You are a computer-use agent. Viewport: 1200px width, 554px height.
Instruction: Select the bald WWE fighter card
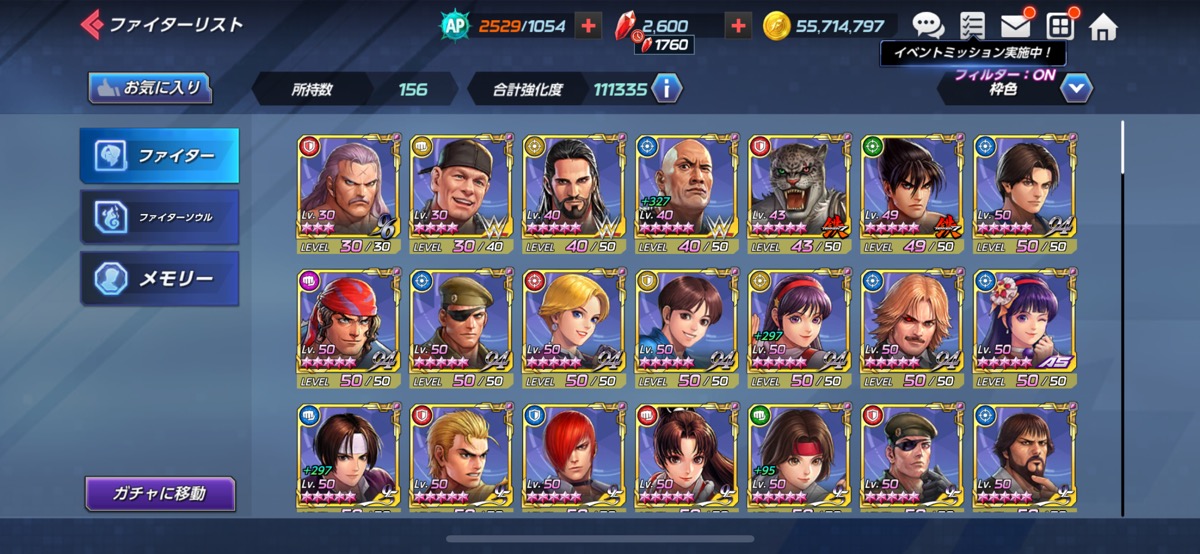(685, 192)
